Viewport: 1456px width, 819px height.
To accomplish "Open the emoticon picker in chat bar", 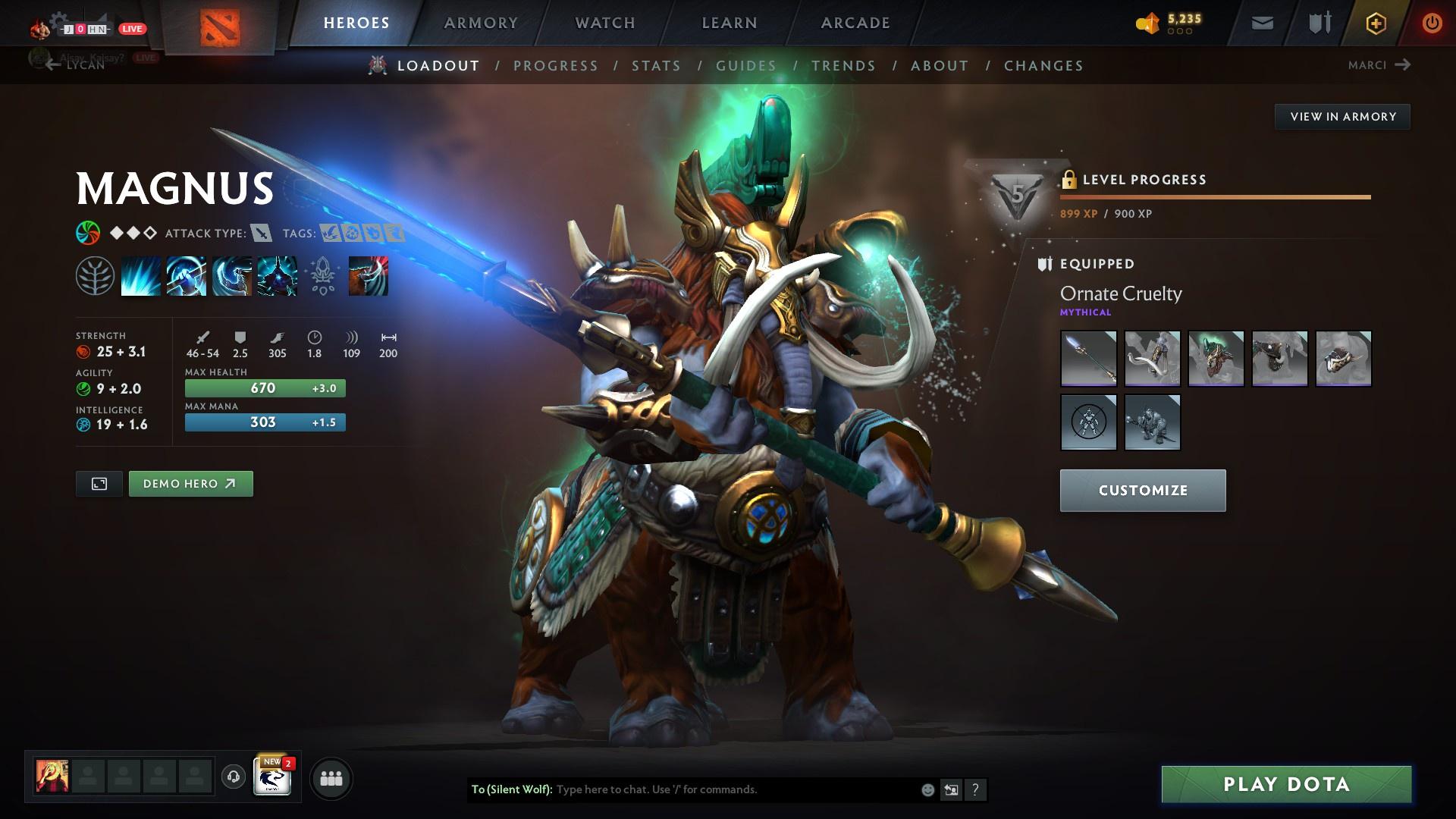I will tap(927, 789).
